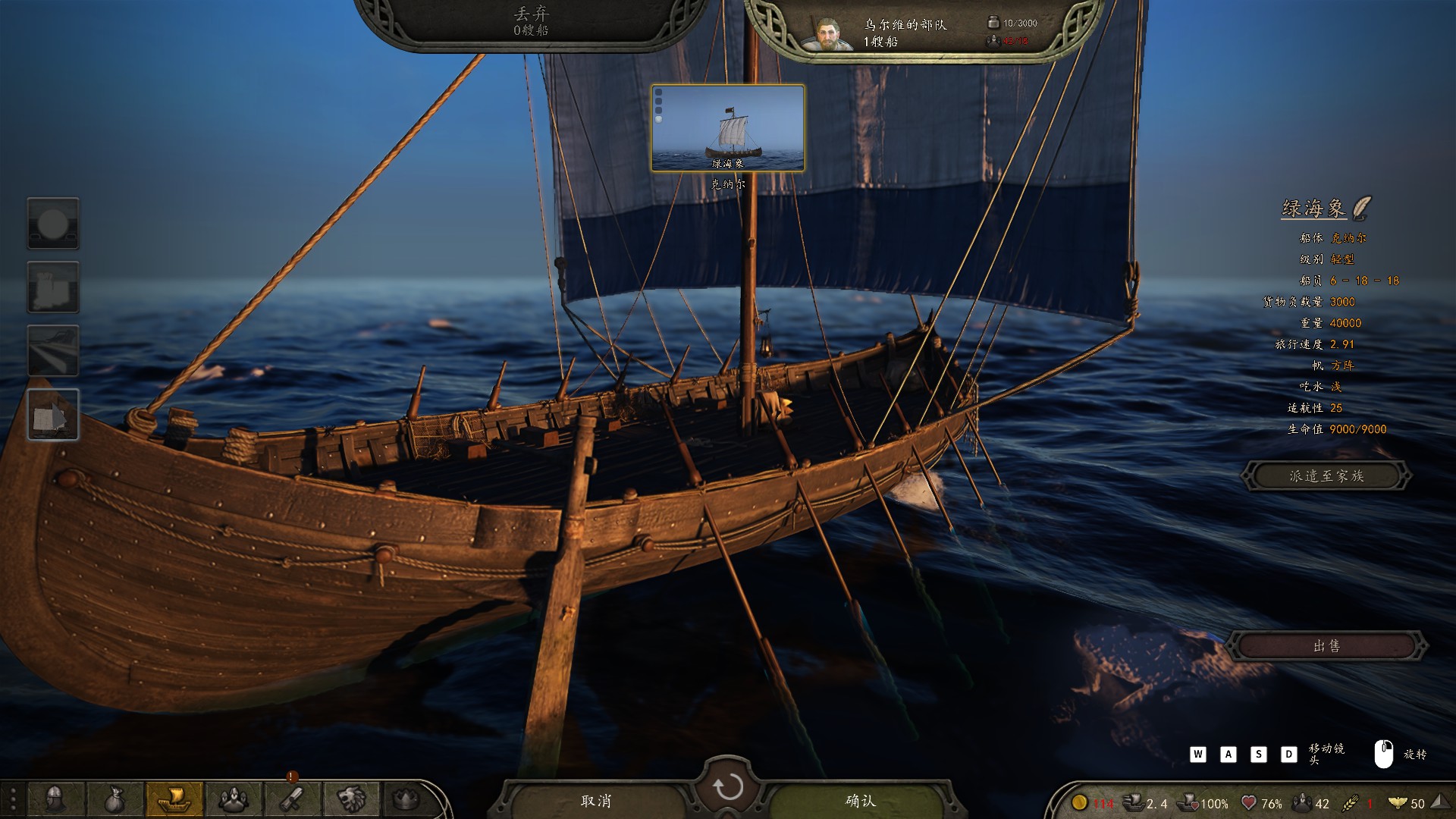Rename the ship using the quill icon
Image resolution: width=1456 pixels, height=819 pixels.
pos(1362,207)
